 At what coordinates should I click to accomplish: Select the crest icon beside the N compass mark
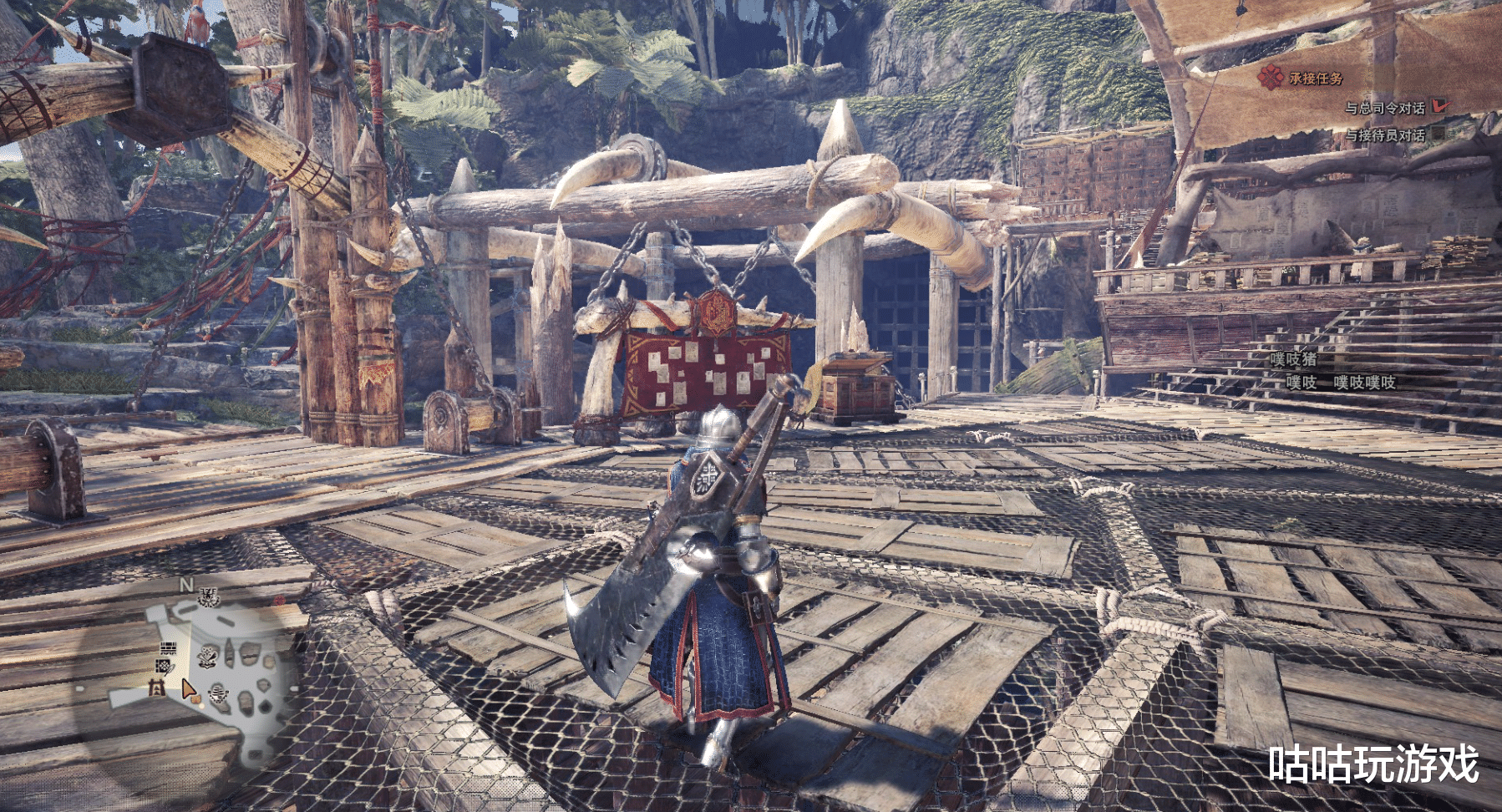pyautogui.click(x=209, y=597)
